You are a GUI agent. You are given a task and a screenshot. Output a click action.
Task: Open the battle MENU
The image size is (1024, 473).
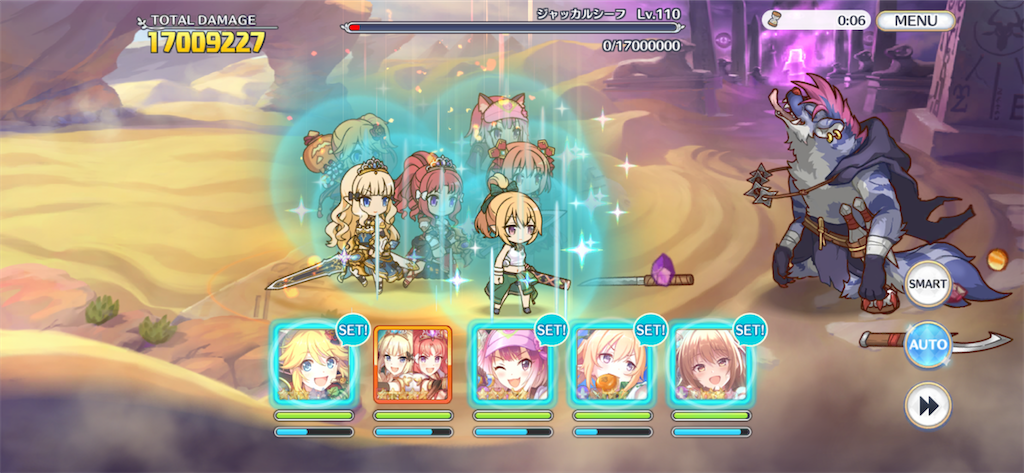915,20
